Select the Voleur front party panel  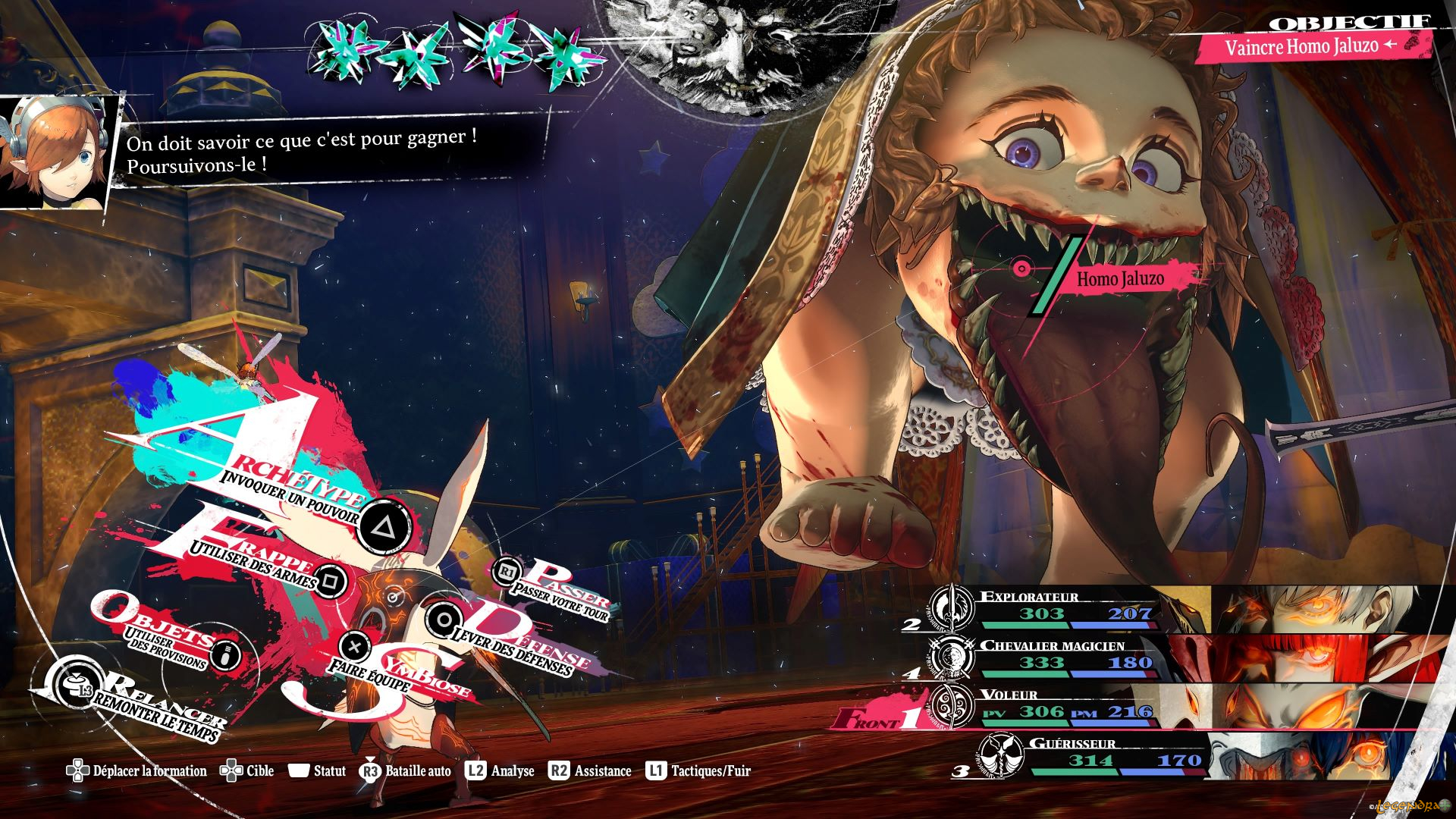(1062, 707)
